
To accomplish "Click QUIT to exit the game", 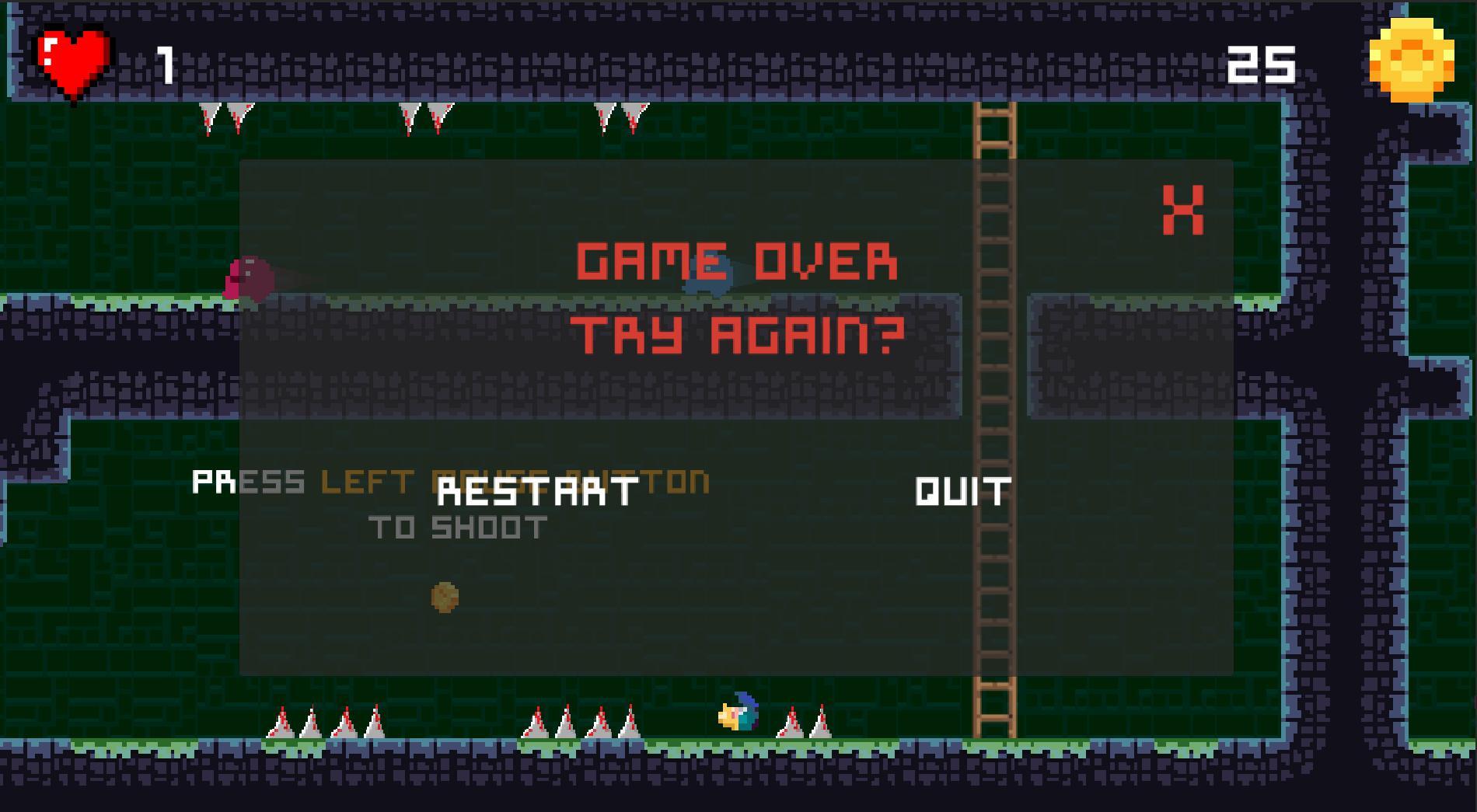I will 962,491.
